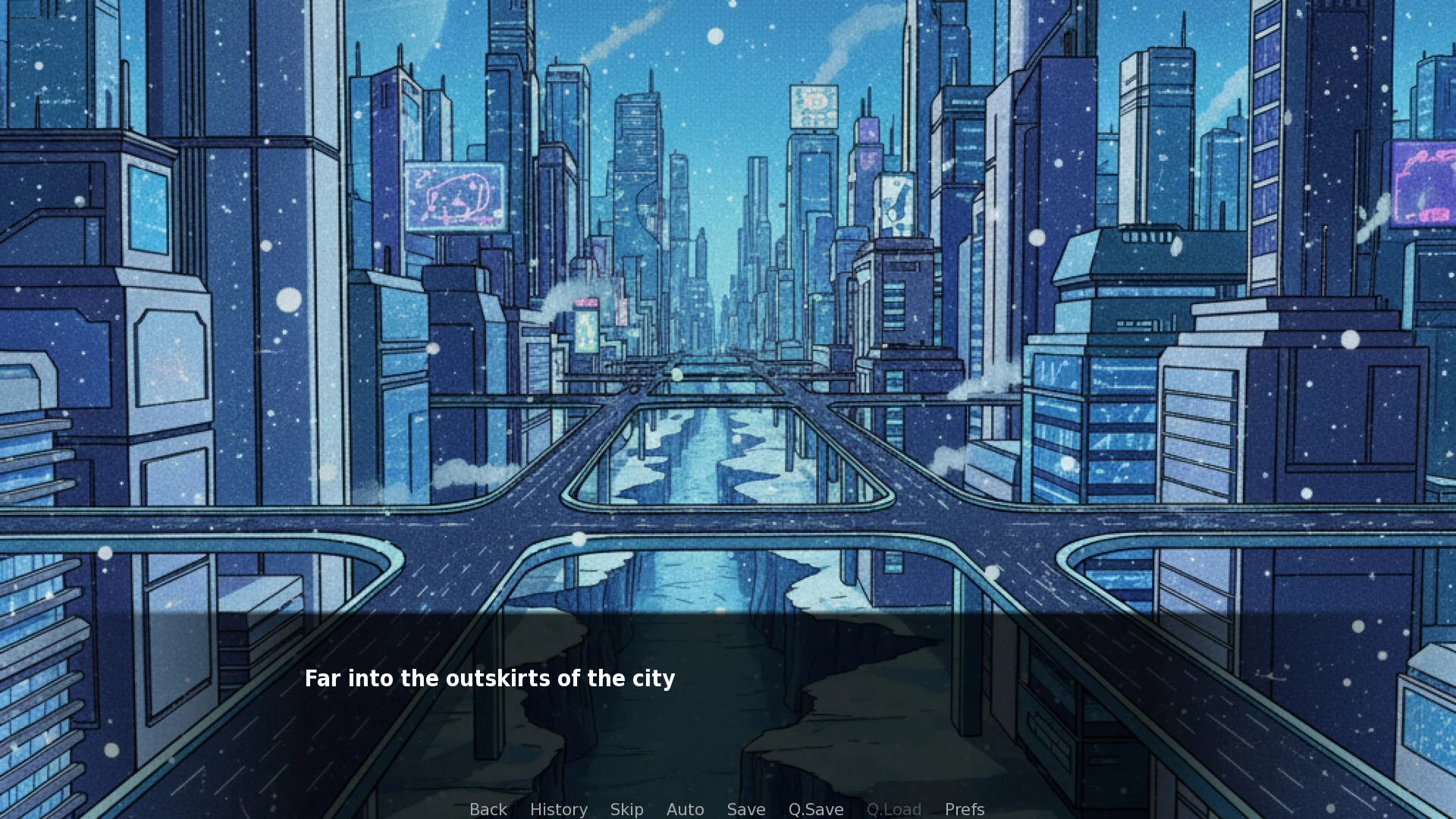
Task: Activate Skip in the quick menu
Action: pos(626,809)
